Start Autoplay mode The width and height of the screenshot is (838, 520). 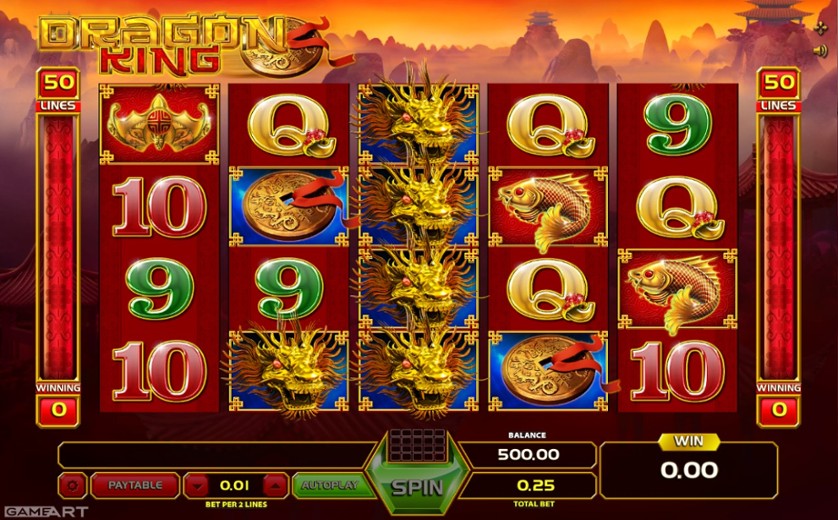pyautogui.click(x=325, y=486)
